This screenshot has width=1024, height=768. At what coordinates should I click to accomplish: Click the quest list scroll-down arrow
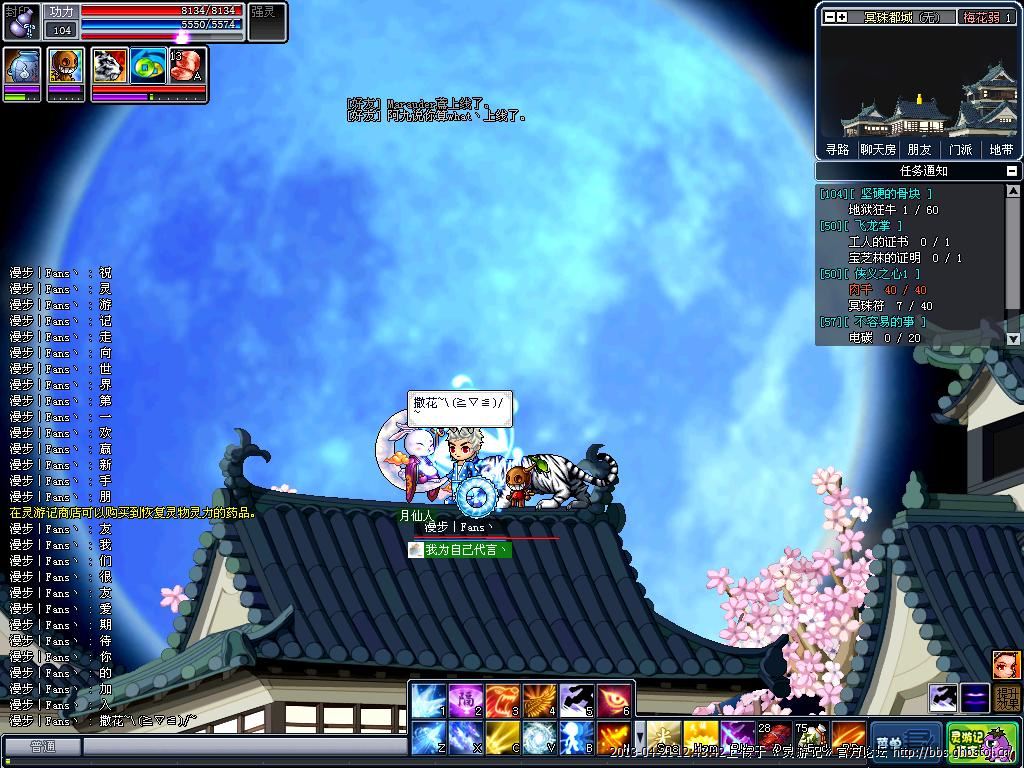click(x=1013, y=339)
